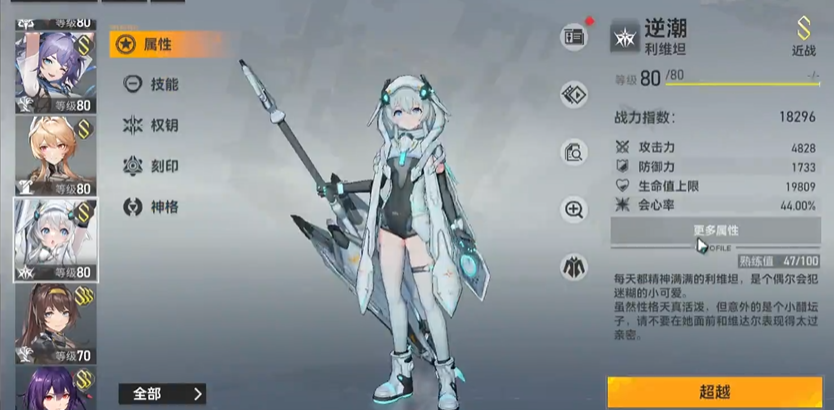This screenshot has width=834, height=410.
Task: Activate the magnifying glass zoom icon
Action: pos(574,209)
